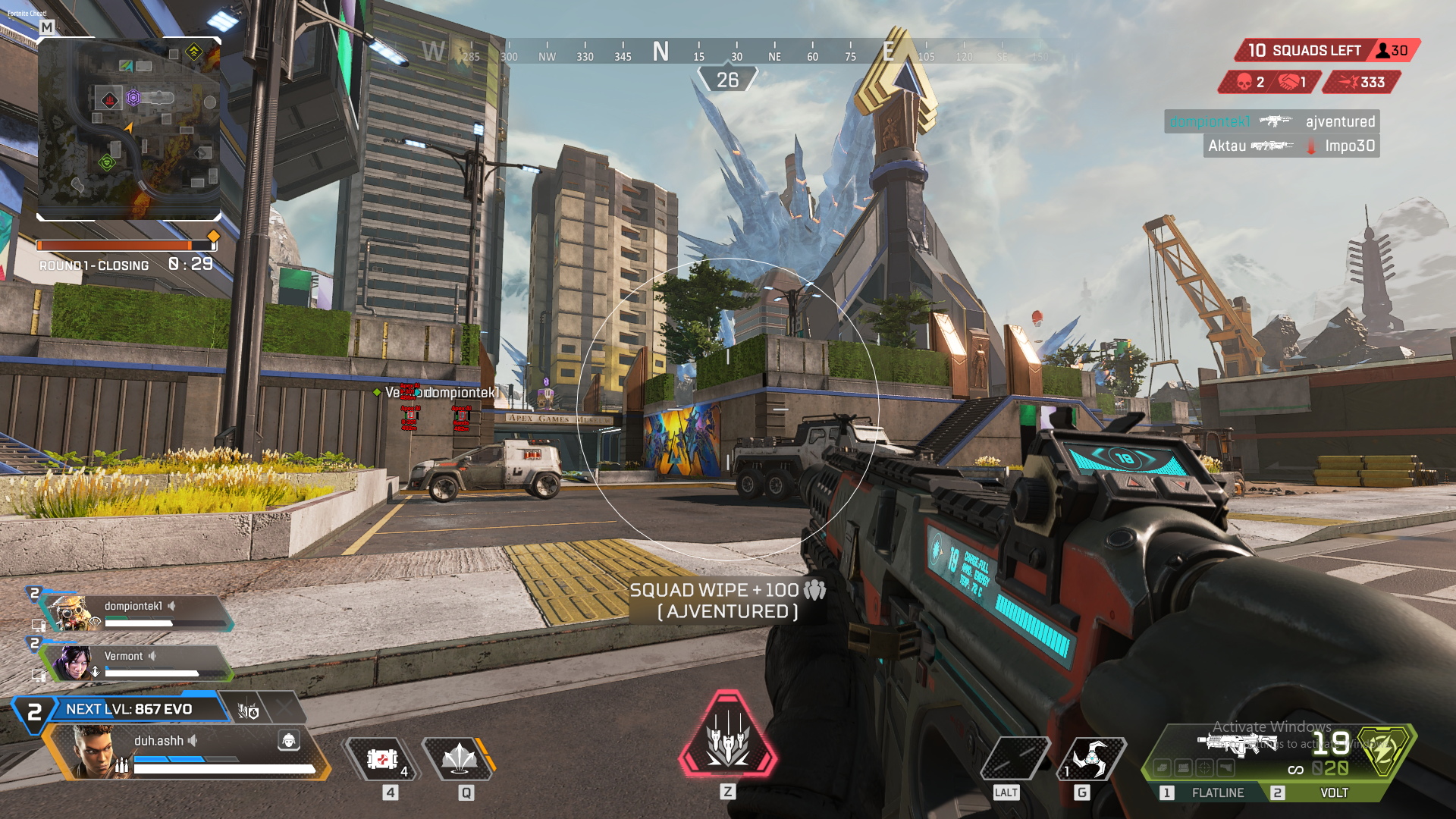Click the melee holster slot icon

tap(1016, 757)
